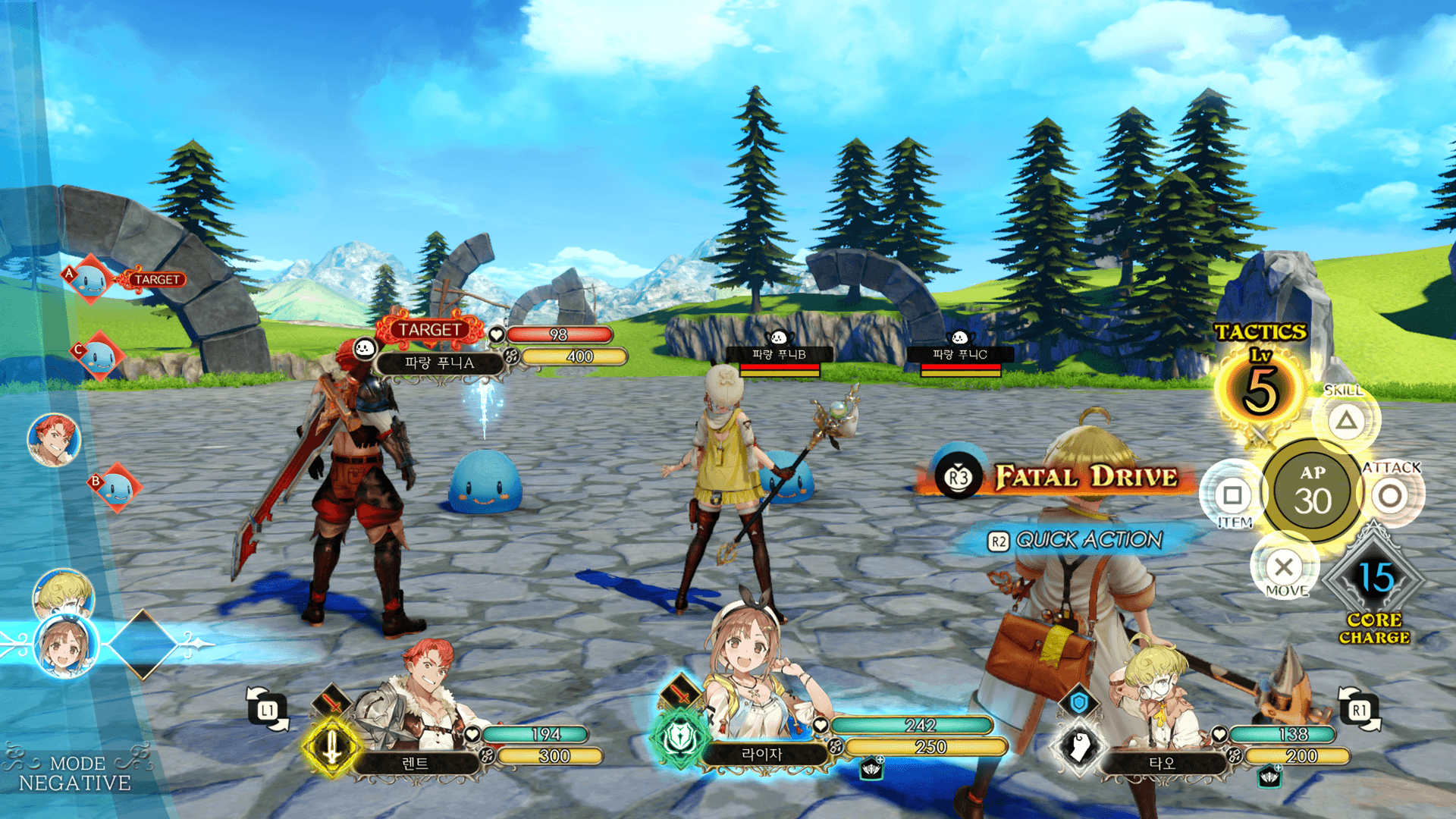
Task: Click 렌트's yellow sword role icon
Action: pos(331,747)
